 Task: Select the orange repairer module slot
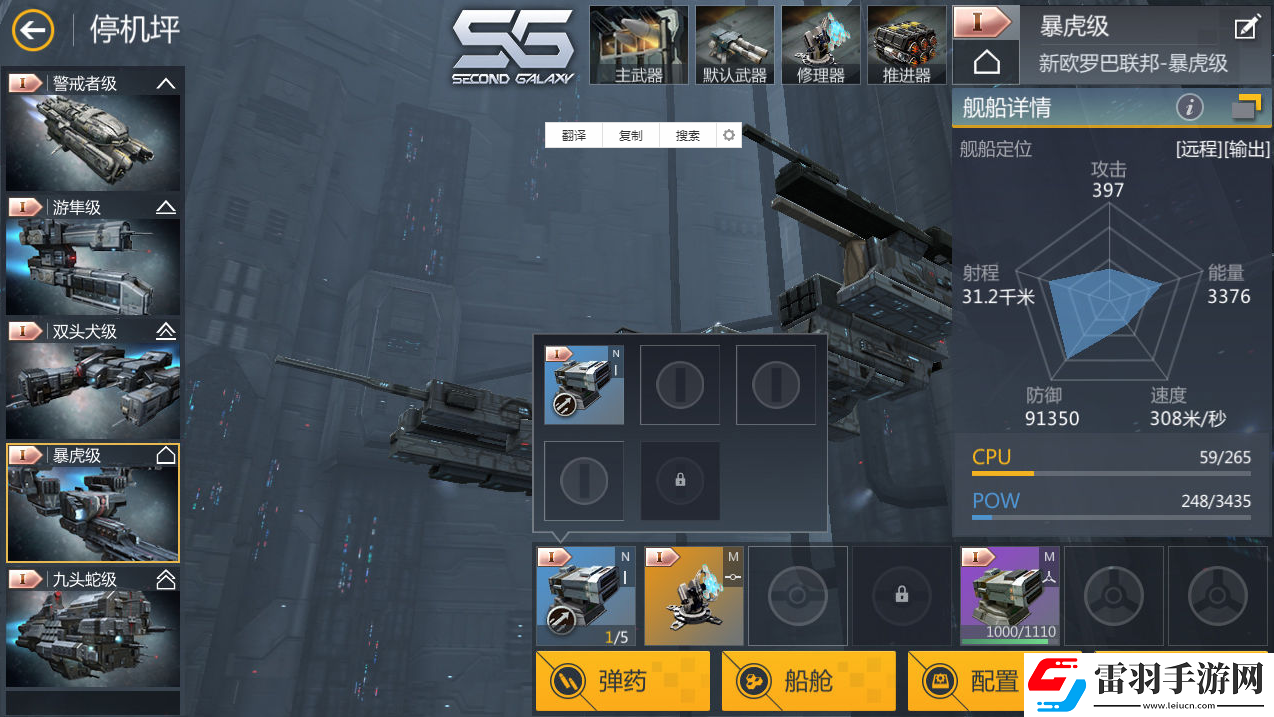(x=693, y=596)
